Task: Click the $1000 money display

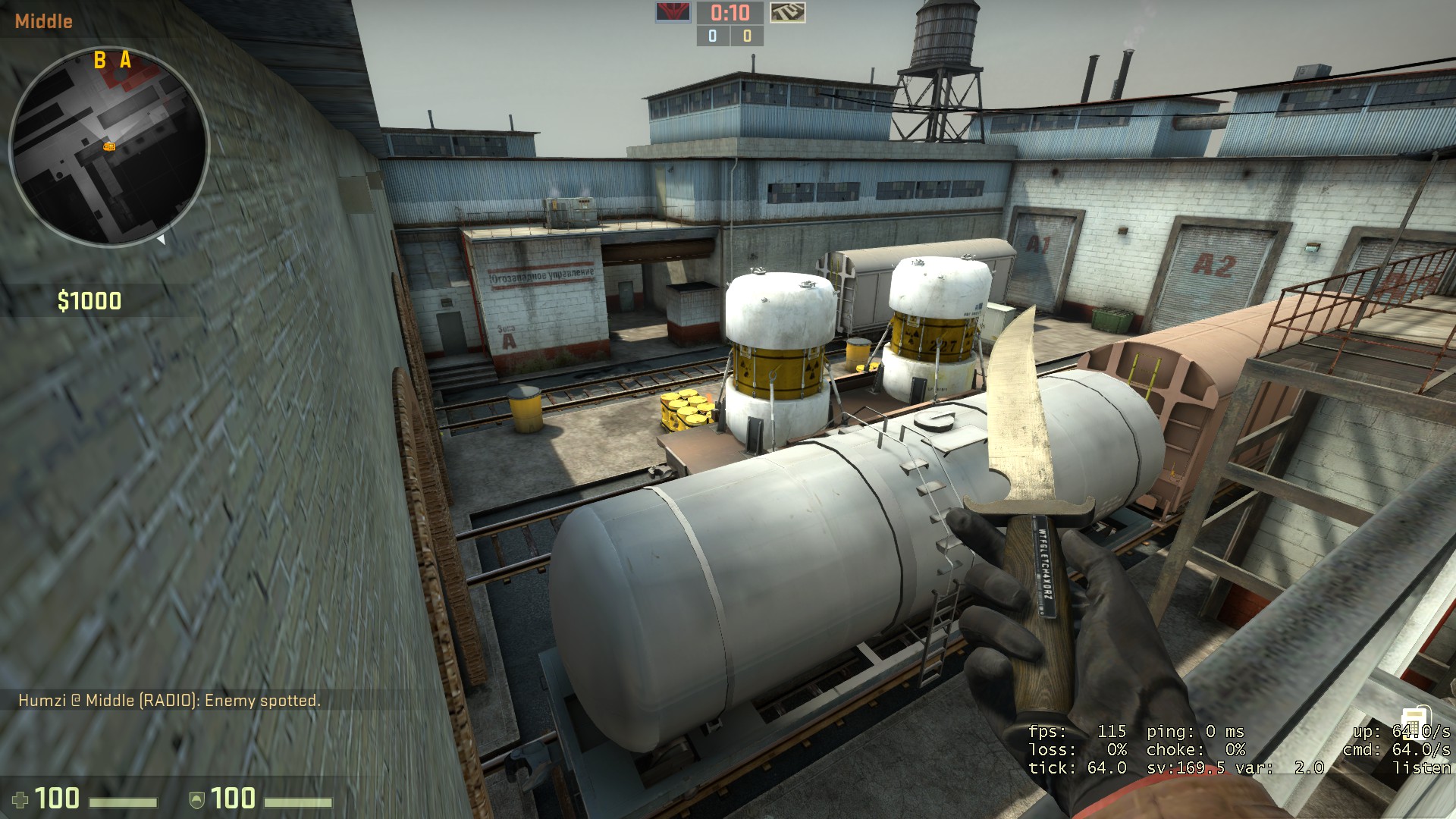Action: 89,301
